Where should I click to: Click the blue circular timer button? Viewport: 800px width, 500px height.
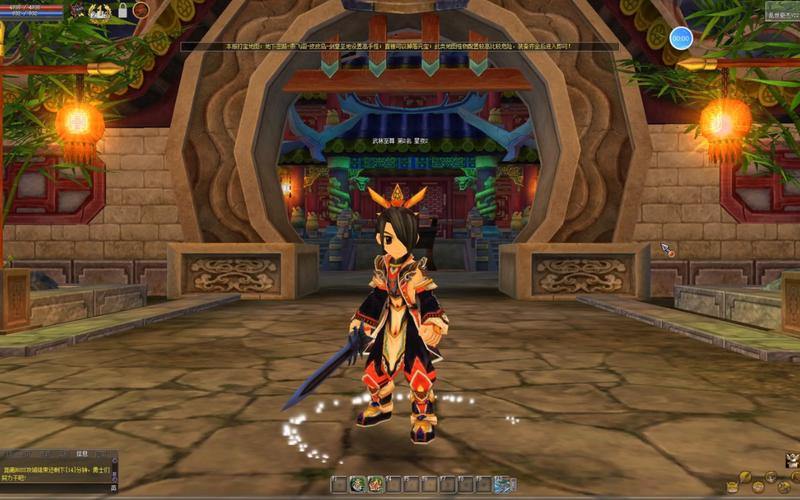(x=681, y=38)
